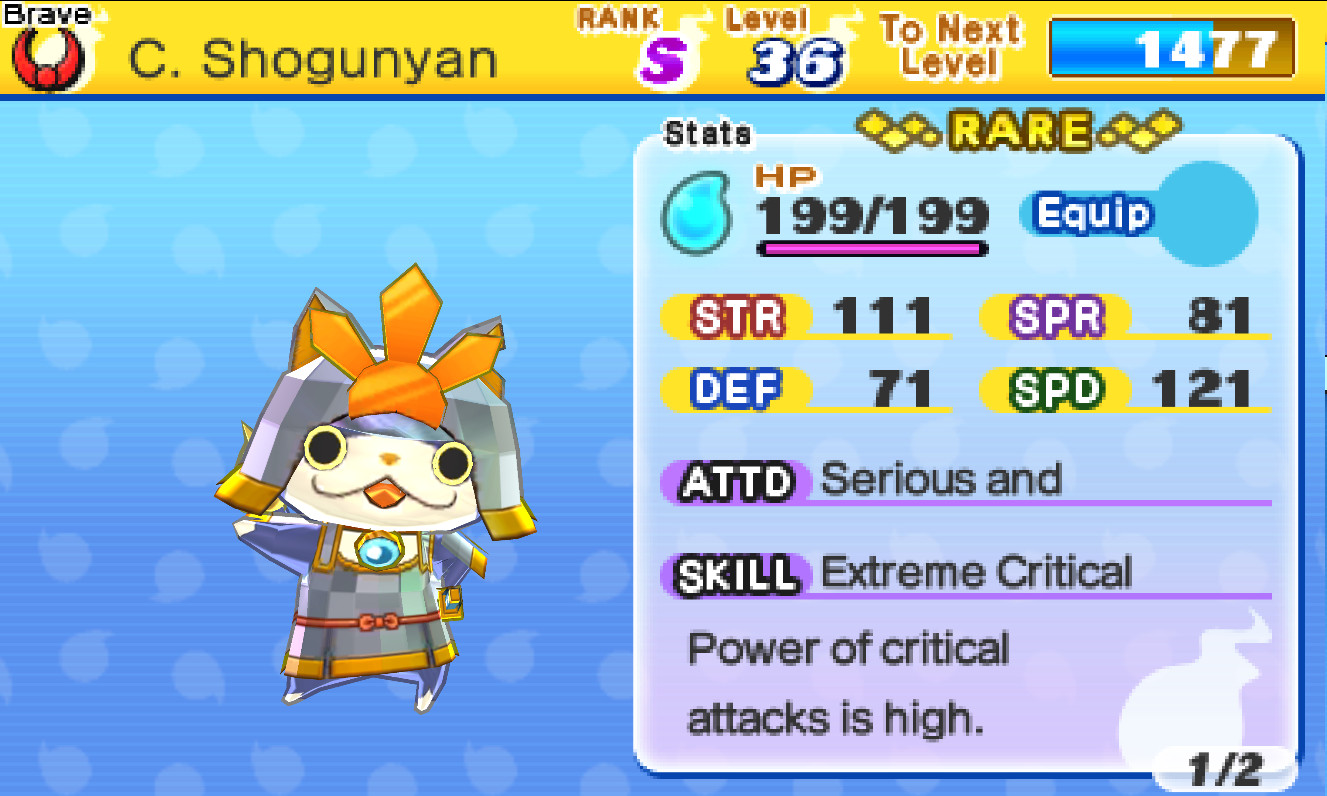Switch to the Stats tab
Screen dimensions: 1327x796
coord(707,133)
